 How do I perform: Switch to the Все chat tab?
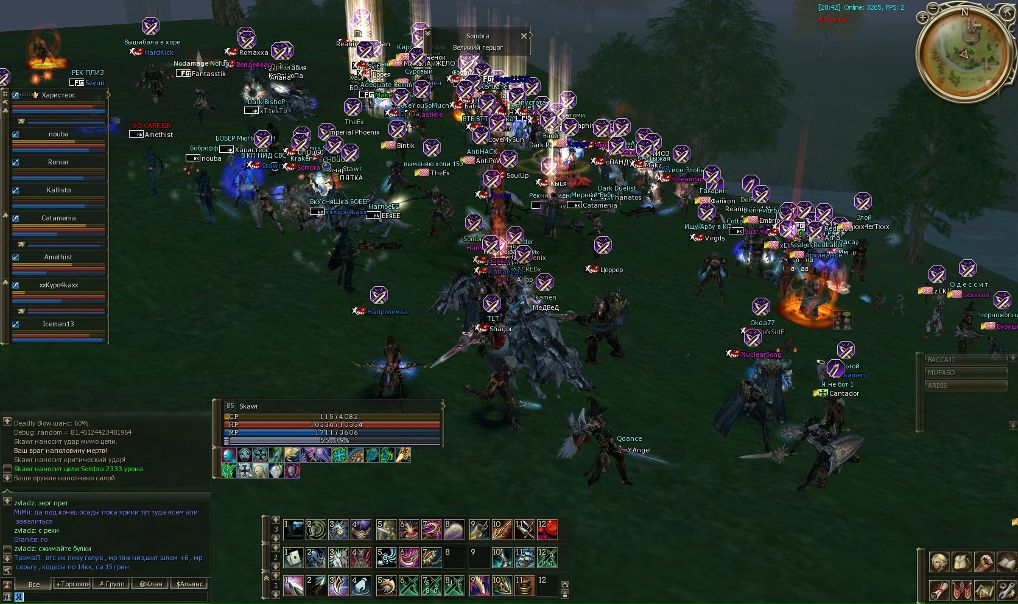(33, 583)
